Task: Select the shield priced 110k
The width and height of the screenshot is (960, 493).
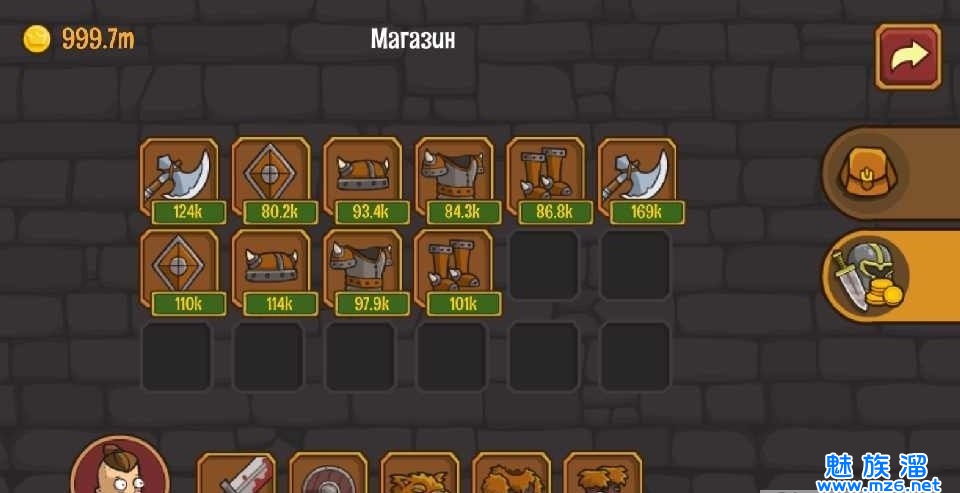Action: tap(179, 270)
